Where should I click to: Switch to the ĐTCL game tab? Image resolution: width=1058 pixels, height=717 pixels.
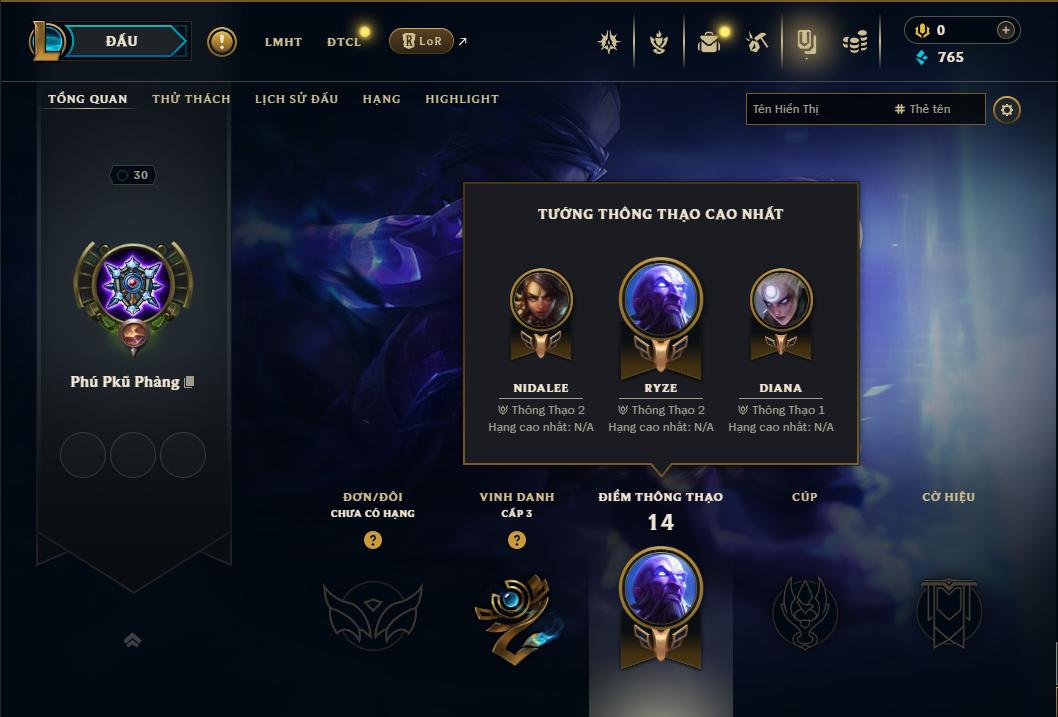[x=345, y=42]
